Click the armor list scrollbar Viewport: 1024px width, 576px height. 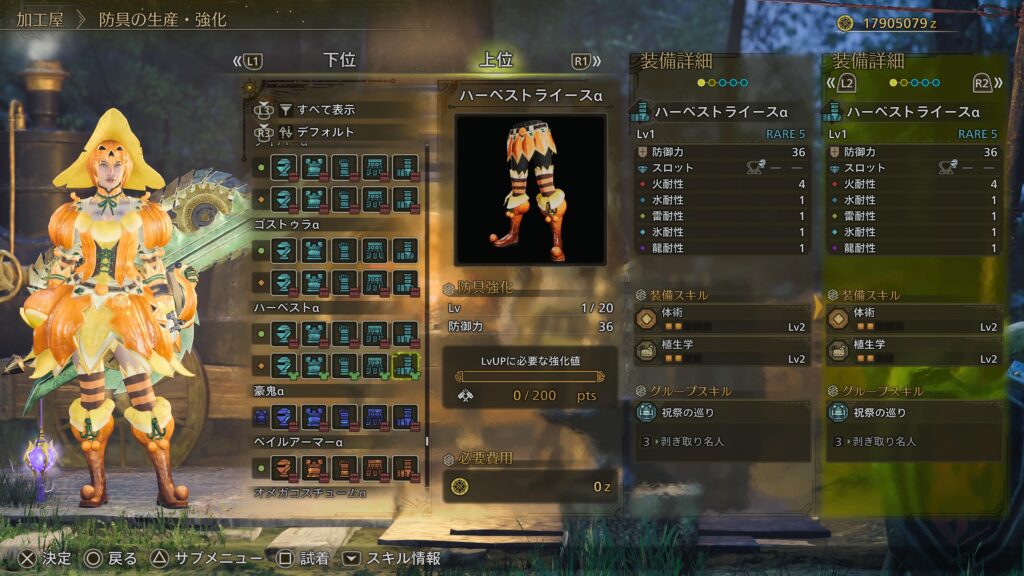click(x=428, y=300)
